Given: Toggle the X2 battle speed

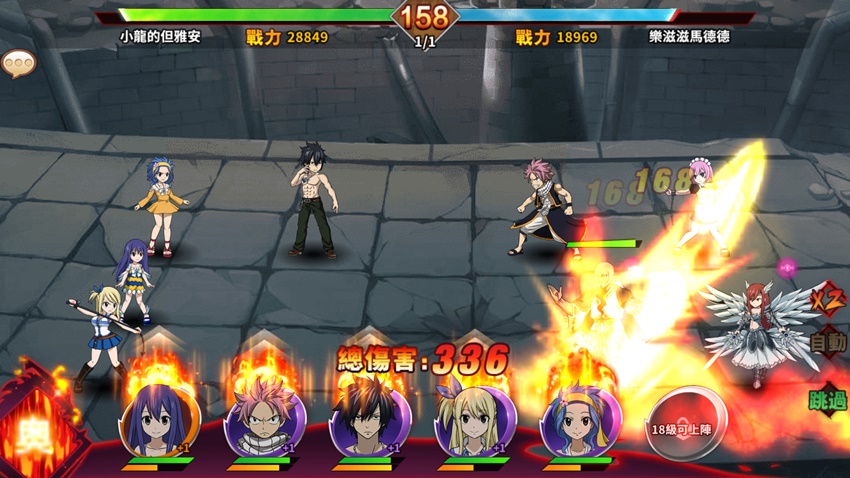Looking at the screenshot, I should [x=826, y=297].
